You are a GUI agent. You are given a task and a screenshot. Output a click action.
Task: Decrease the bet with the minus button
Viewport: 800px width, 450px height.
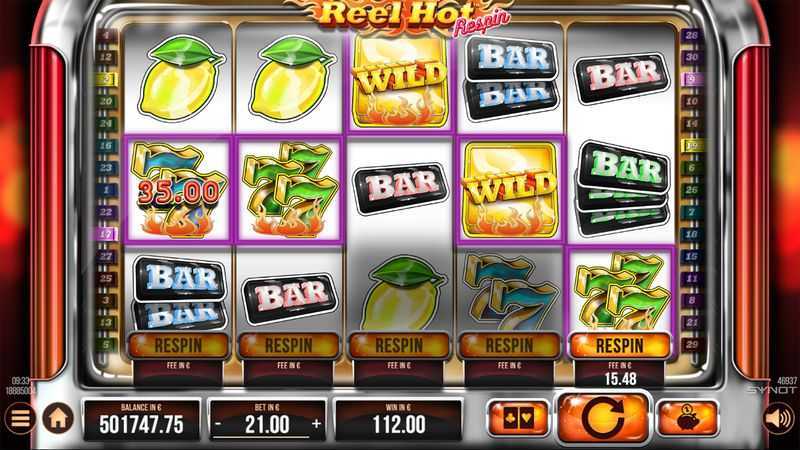(x=219, y=424)
